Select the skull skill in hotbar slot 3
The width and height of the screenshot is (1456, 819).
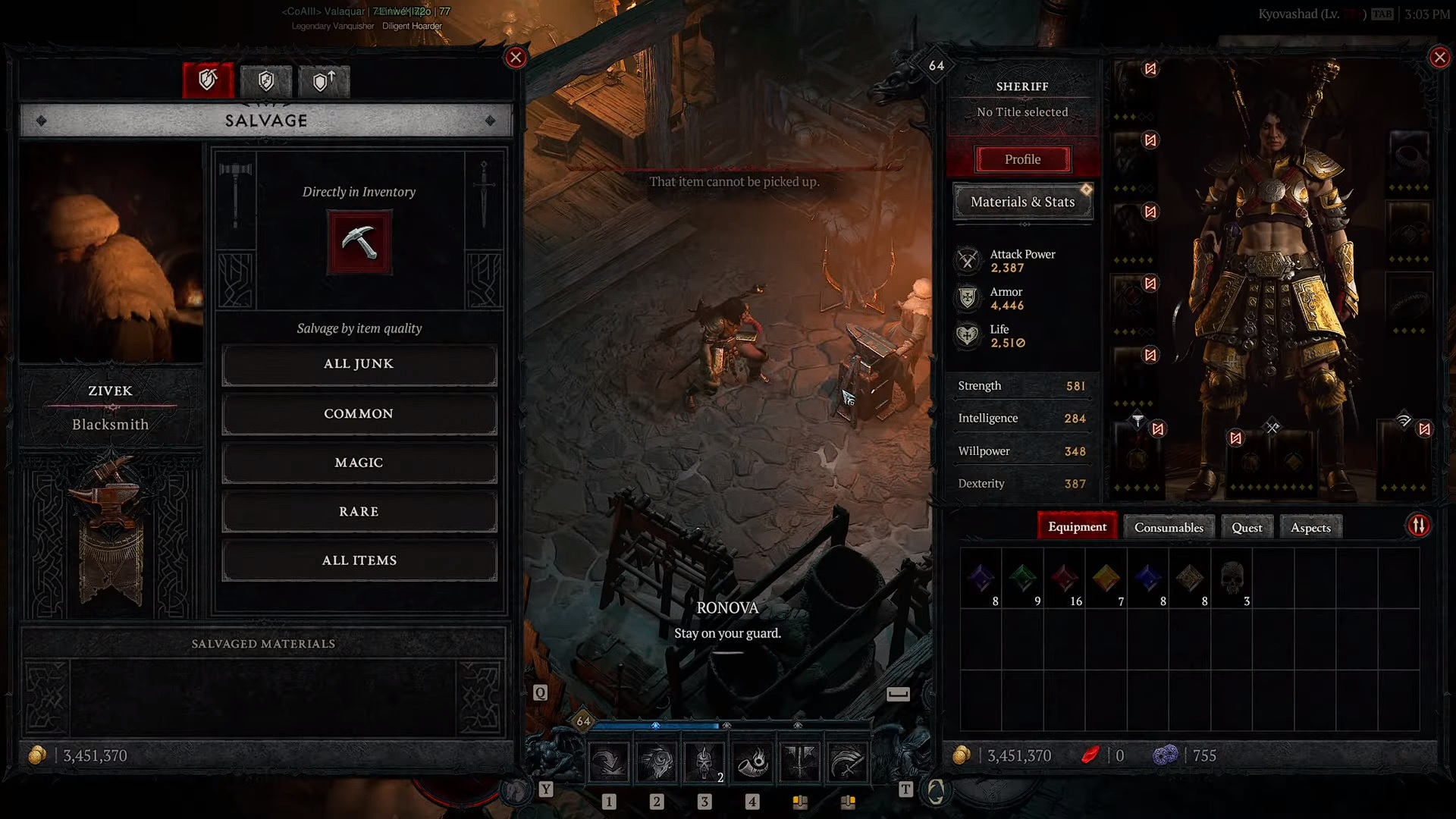click(704, 762)
